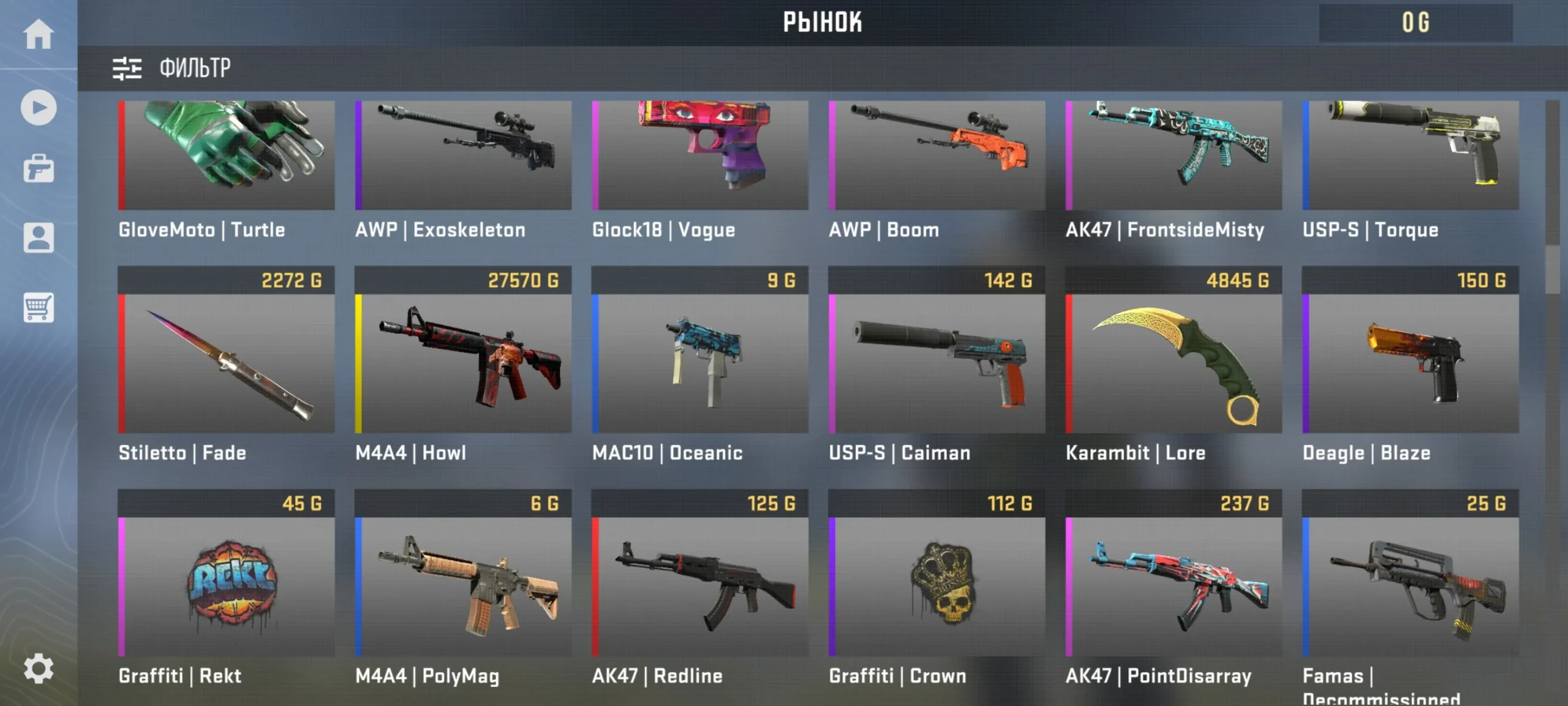Click the 27570 G price label

[524, 280]
